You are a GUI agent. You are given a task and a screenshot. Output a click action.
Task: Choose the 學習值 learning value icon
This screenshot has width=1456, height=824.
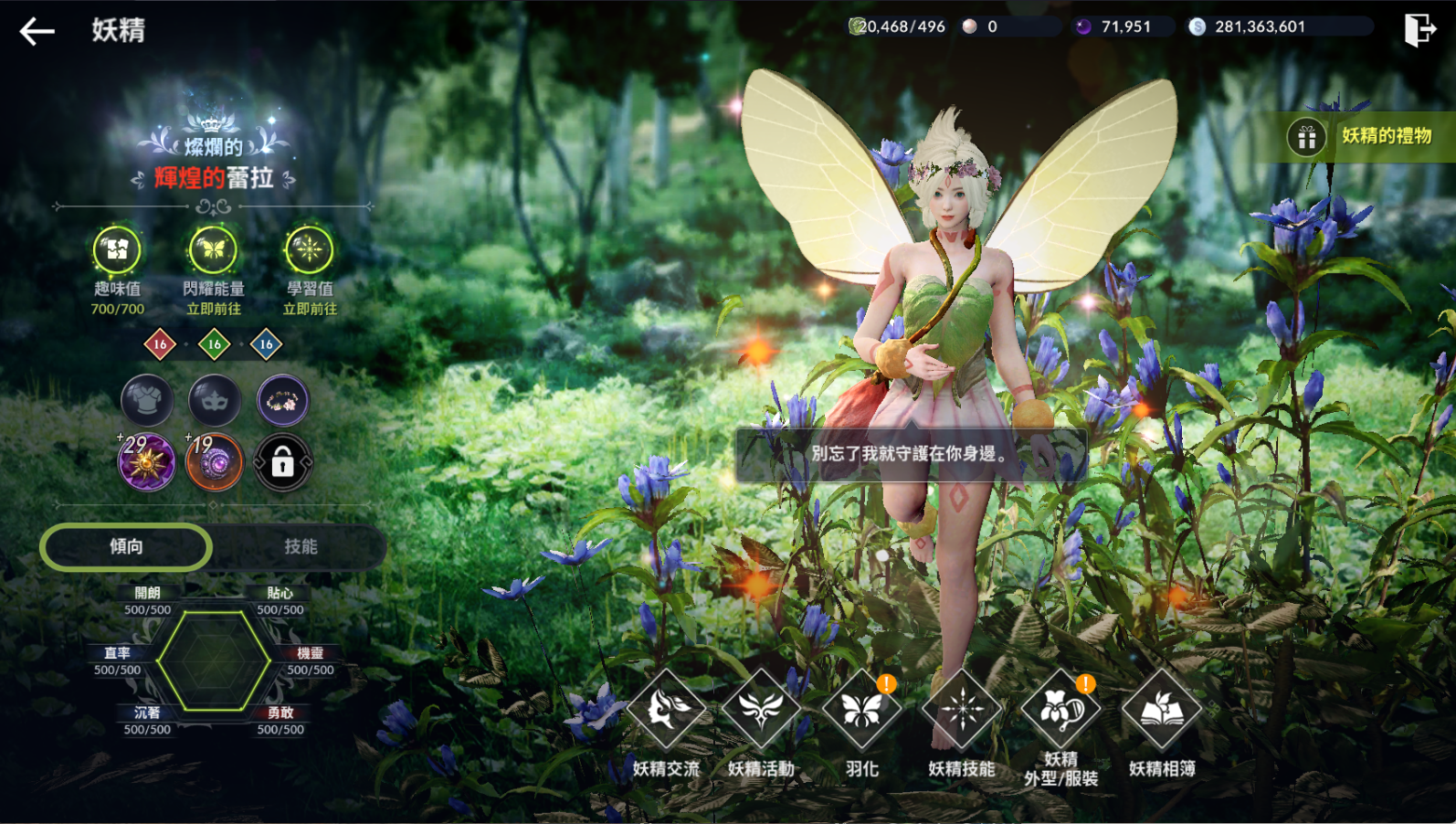pos(309,249)
